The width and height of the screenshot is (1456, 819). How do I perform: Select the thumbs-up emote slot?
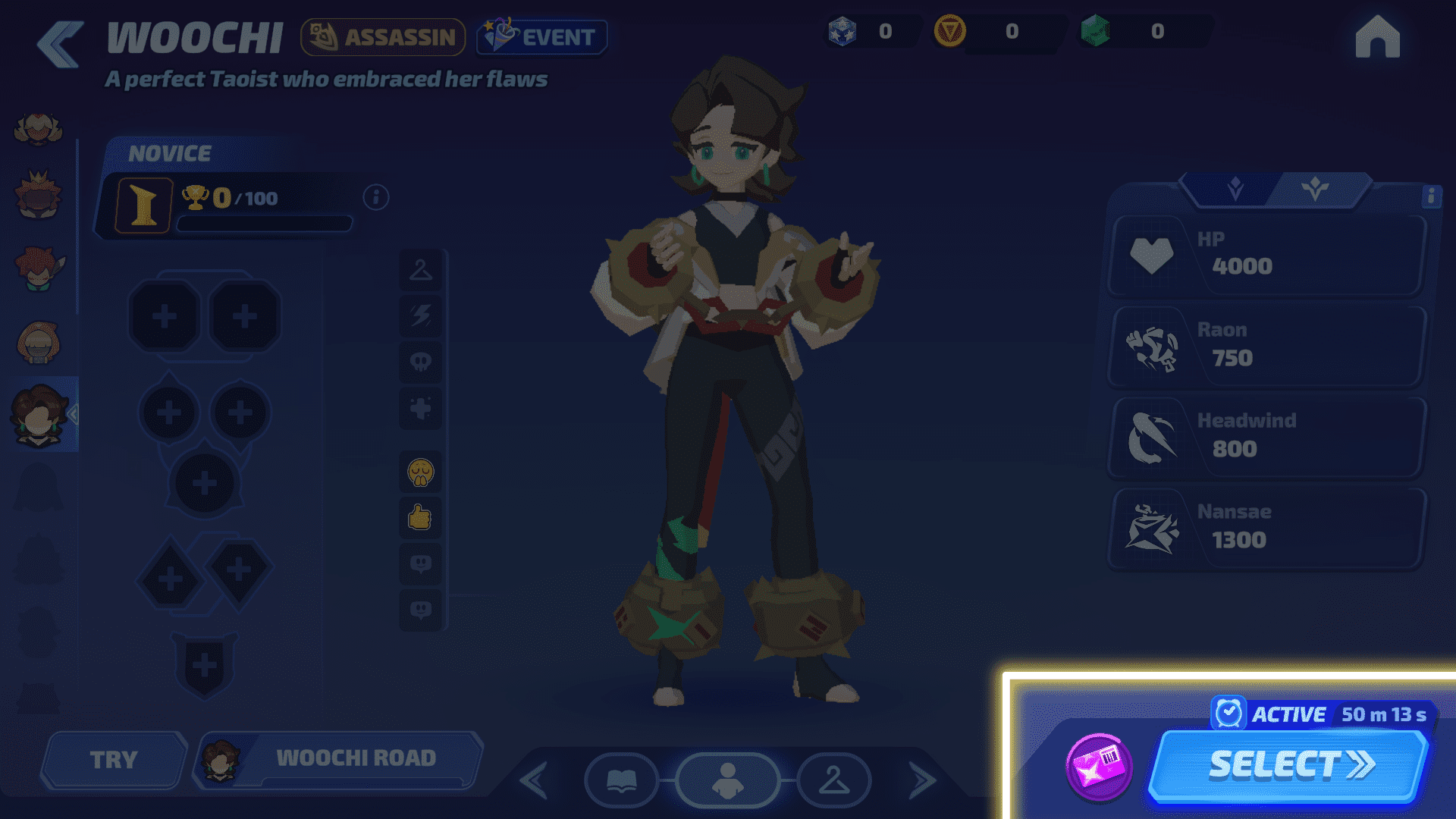tap(420, 518)
